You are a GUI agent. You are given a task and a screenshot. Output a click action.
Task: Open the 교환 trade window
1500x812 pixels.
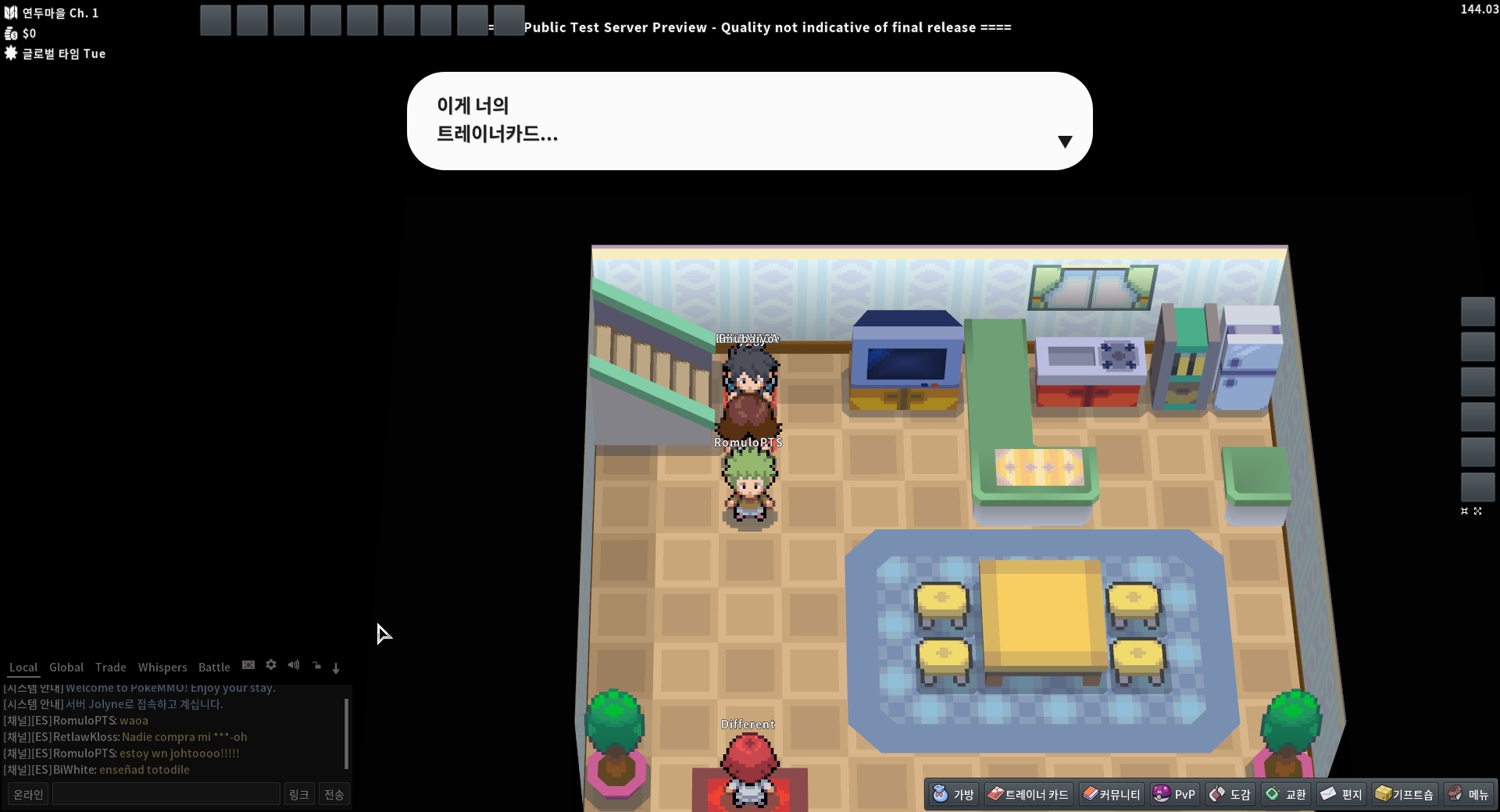(x=1286, y=794)
